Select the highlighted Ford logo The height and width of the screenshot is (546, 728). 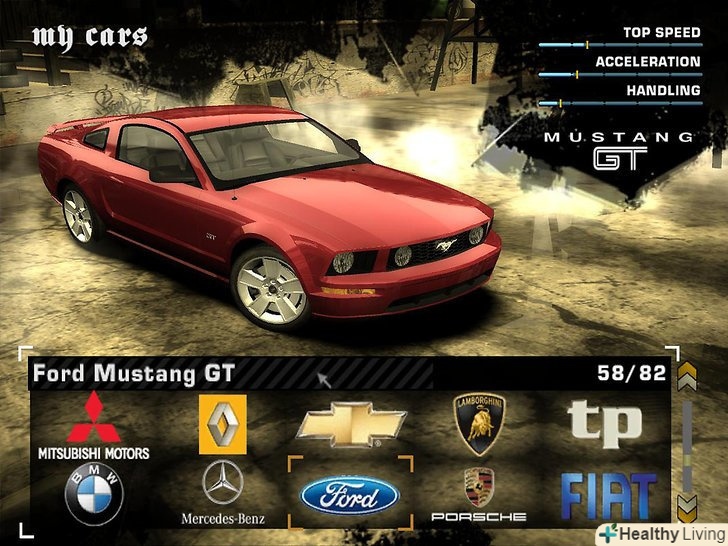350,495
